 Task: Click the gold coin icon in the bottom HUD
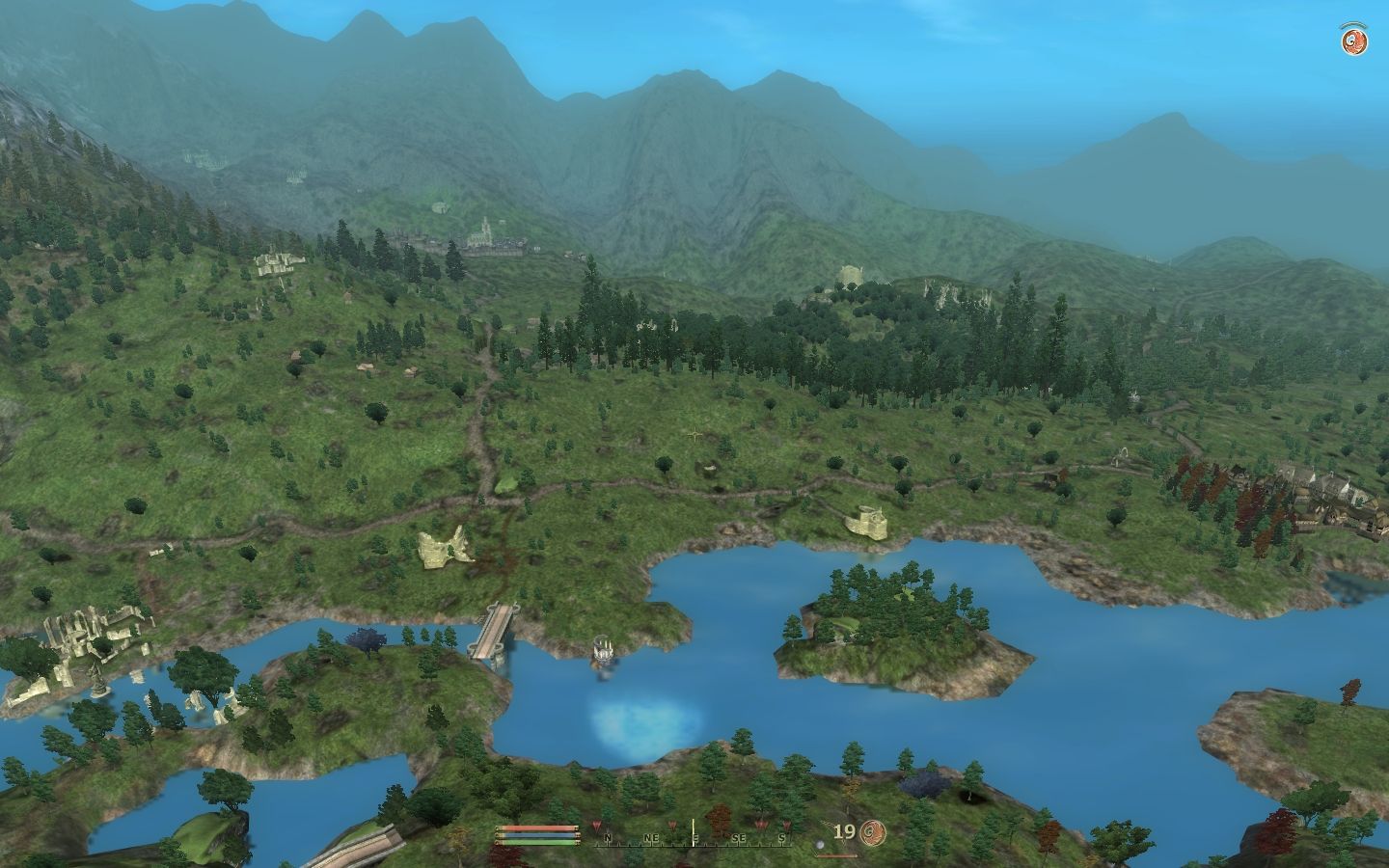(872, 831)
